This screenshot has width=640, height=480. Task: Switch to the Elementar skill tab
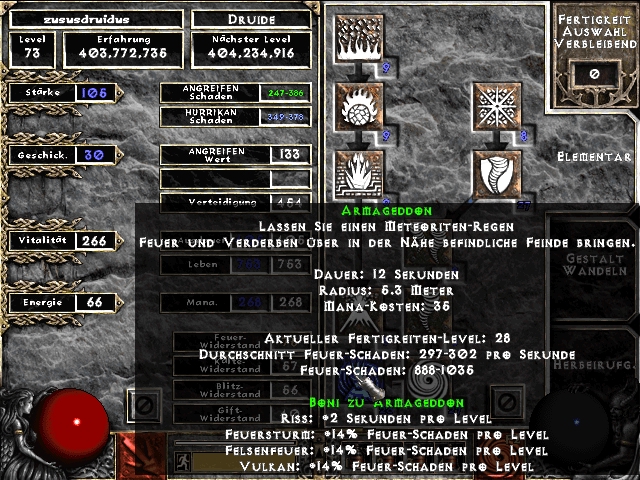pyautogui.click(x=597, y=157)
